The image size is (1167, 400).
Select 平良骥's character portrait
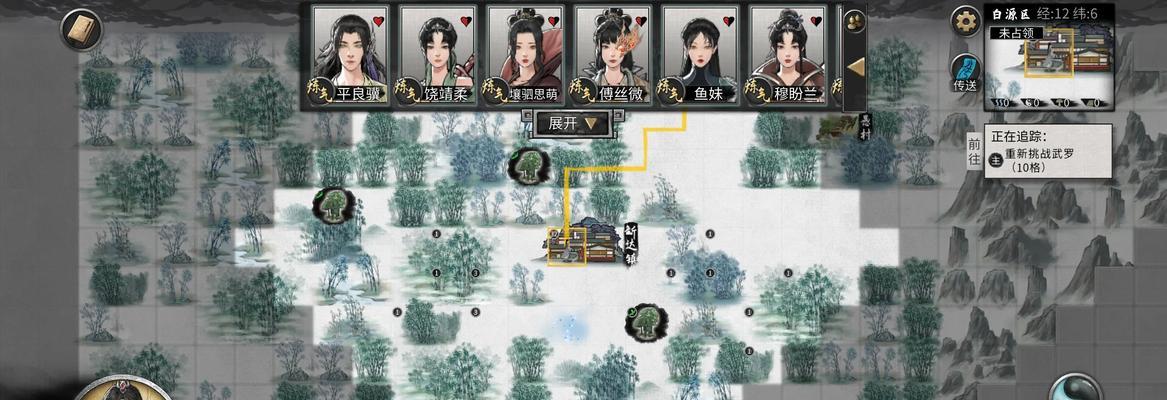point(350,55)
